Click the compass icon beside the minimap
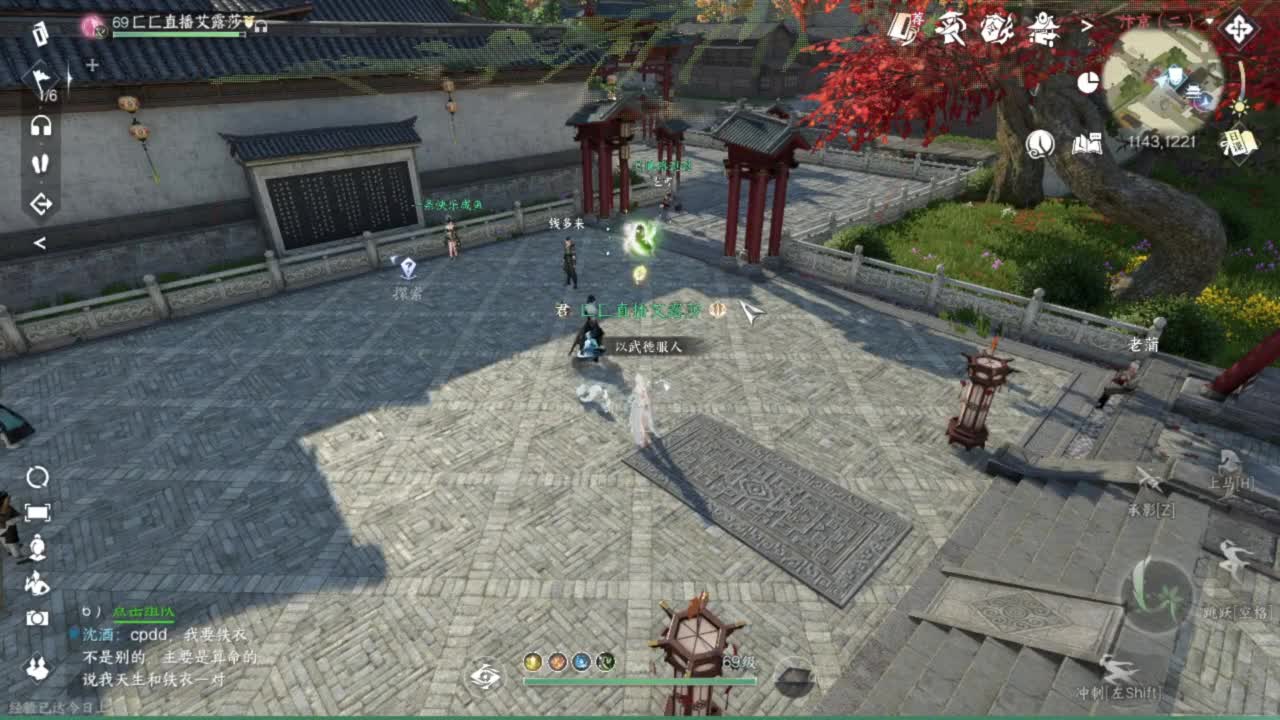This screenshot has width=1280, height=720. 1239,28
